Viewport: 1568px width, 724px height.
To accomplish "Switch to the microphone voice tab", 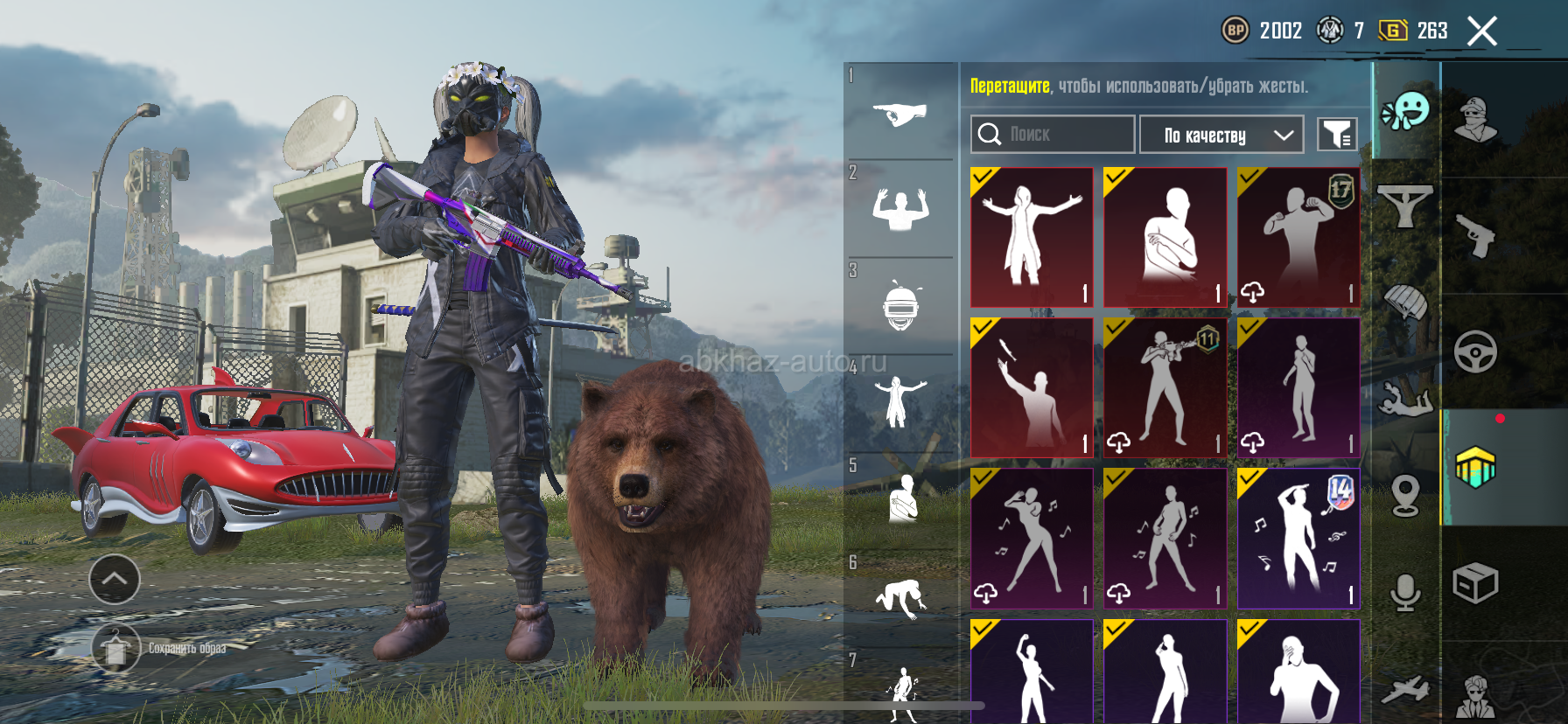I will click(x=1405, y=594).
